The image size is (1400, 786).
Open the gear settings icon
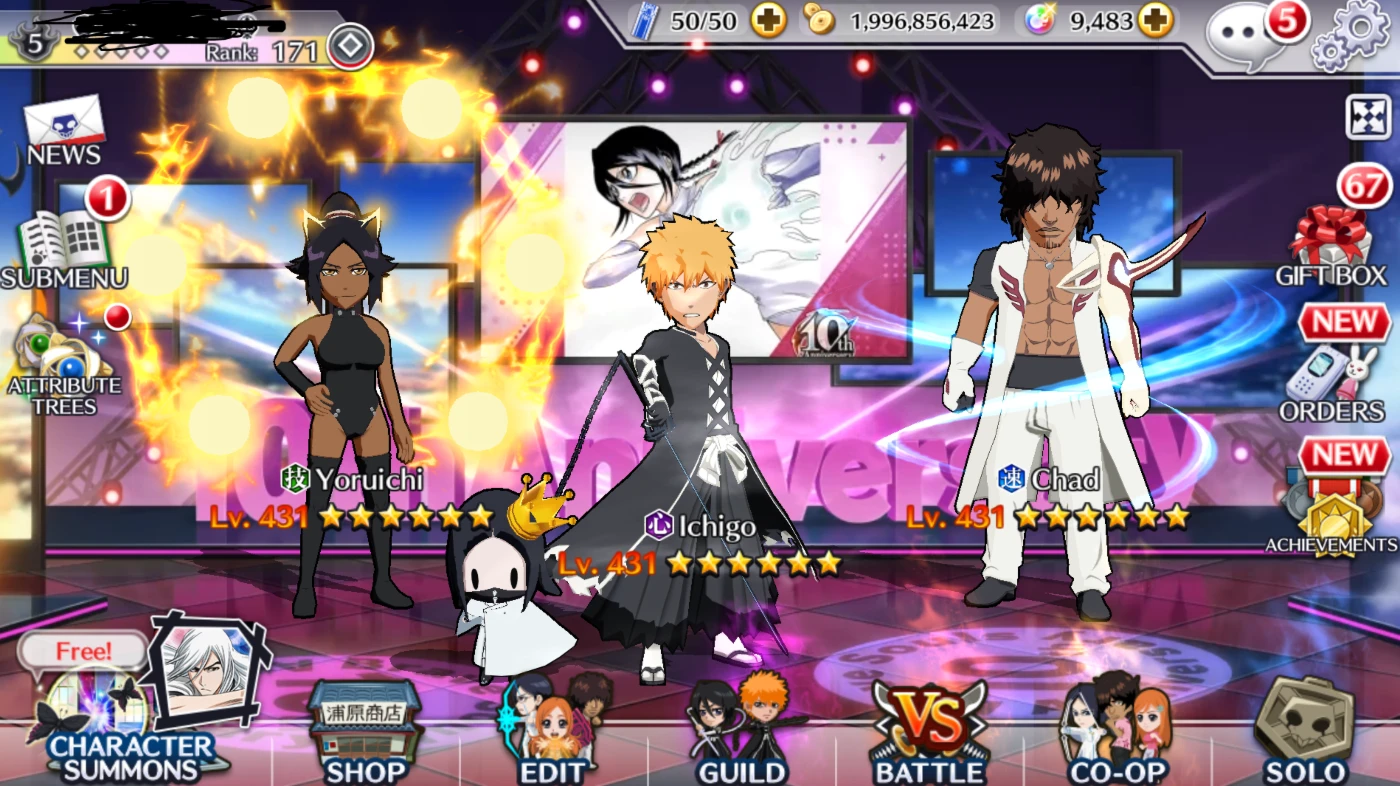pos(1350,35)
